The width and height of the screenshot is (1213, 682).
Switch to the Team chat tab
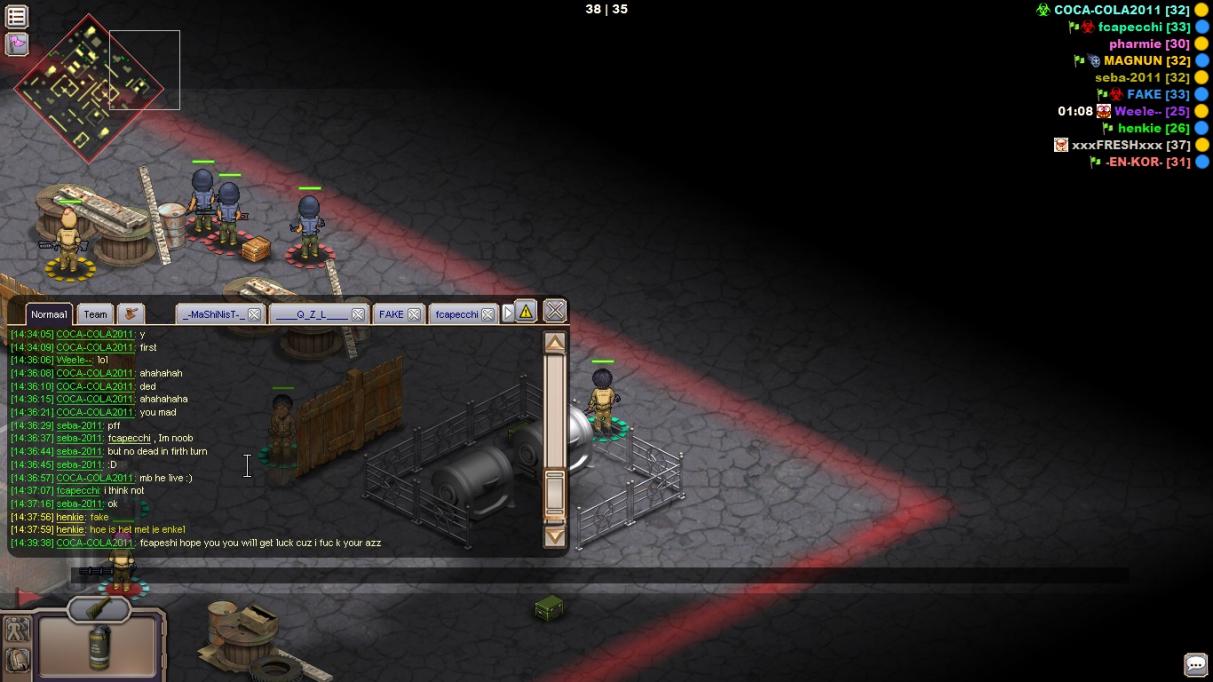click(x=95, y=314)
